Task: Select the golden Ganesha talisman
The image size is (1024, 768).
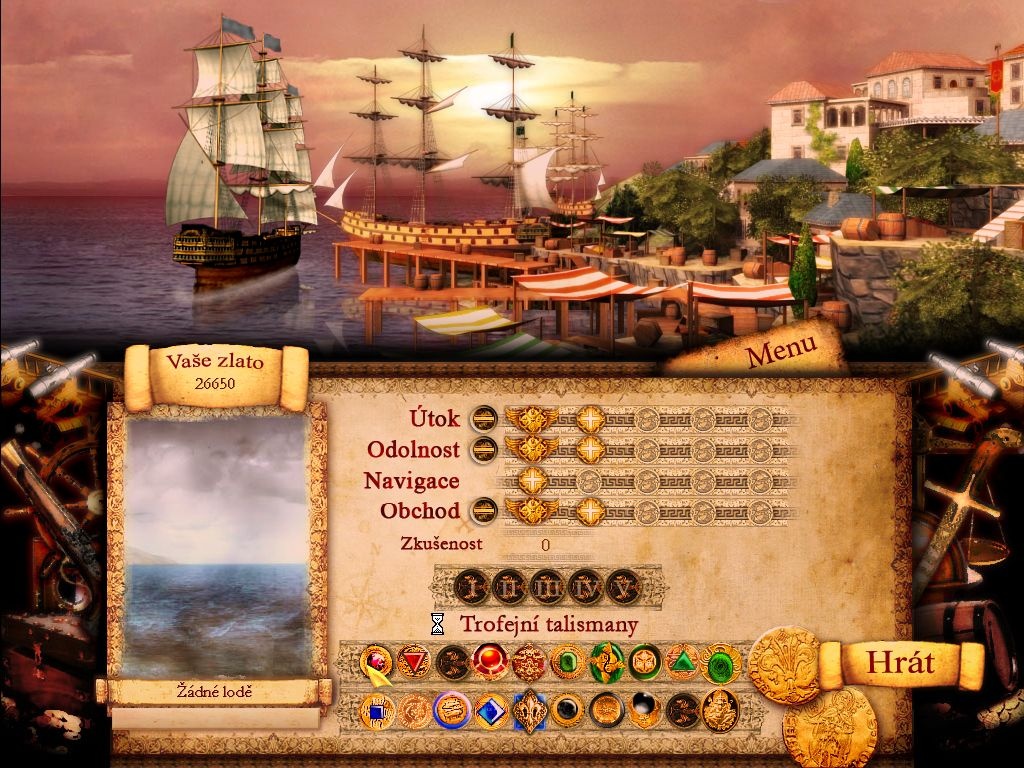Action: coord(720,710)
